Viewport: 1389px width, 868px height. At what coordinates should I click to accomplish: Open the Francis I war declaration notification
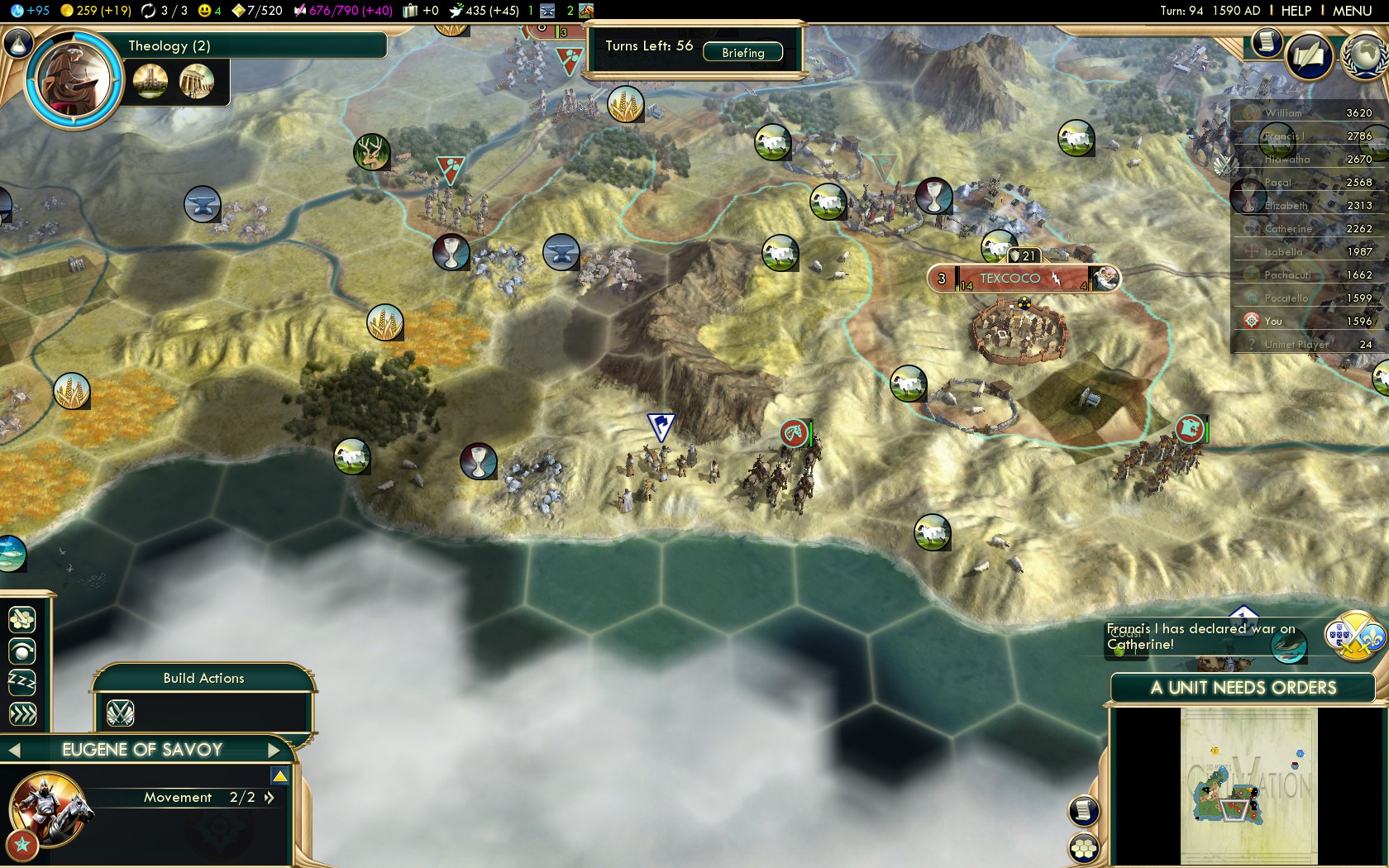point(1354,637)
